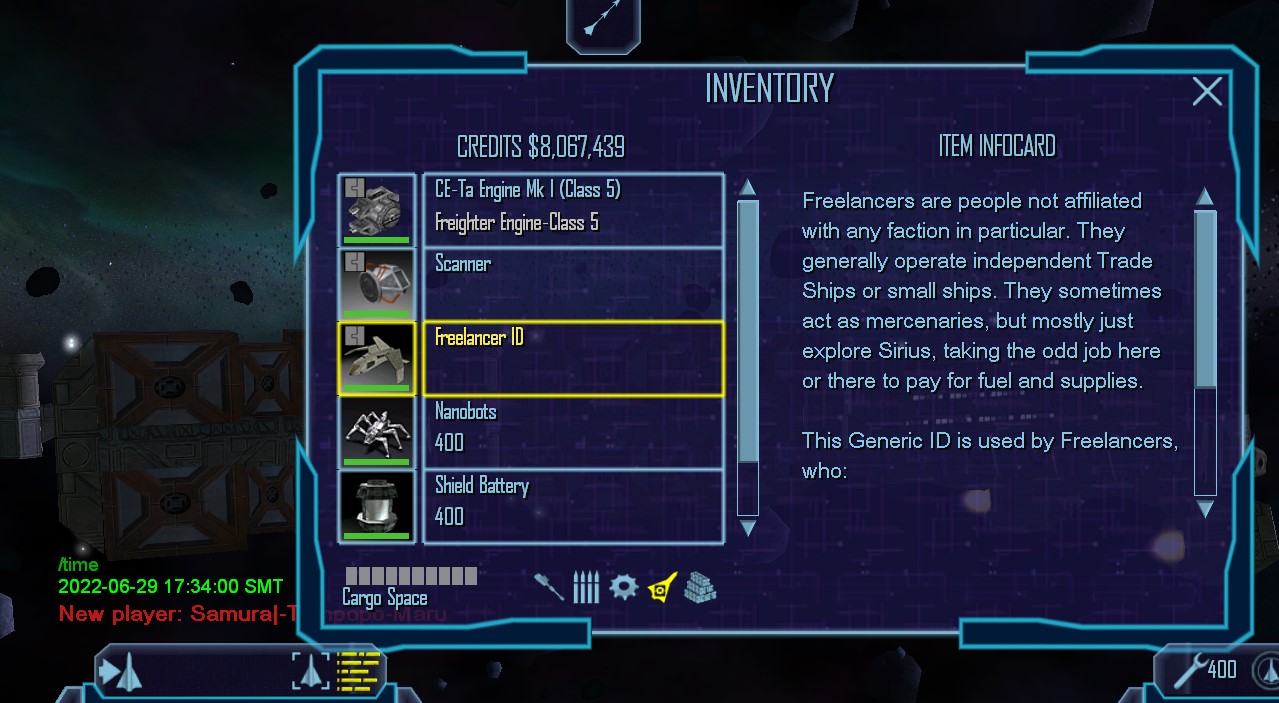Choose the Scanner inventory item
Screen dimensions: 1279x703
(x=572, y=283)
